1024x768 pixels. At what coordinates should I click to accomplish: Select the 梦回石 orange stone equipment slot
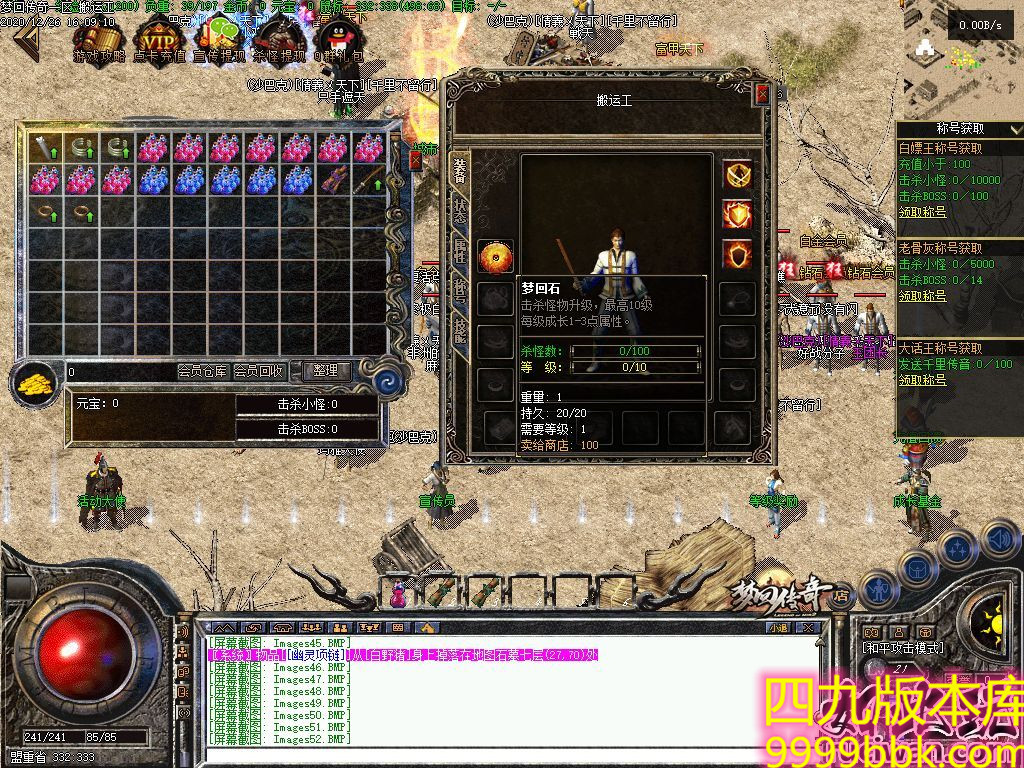point(495,257)
